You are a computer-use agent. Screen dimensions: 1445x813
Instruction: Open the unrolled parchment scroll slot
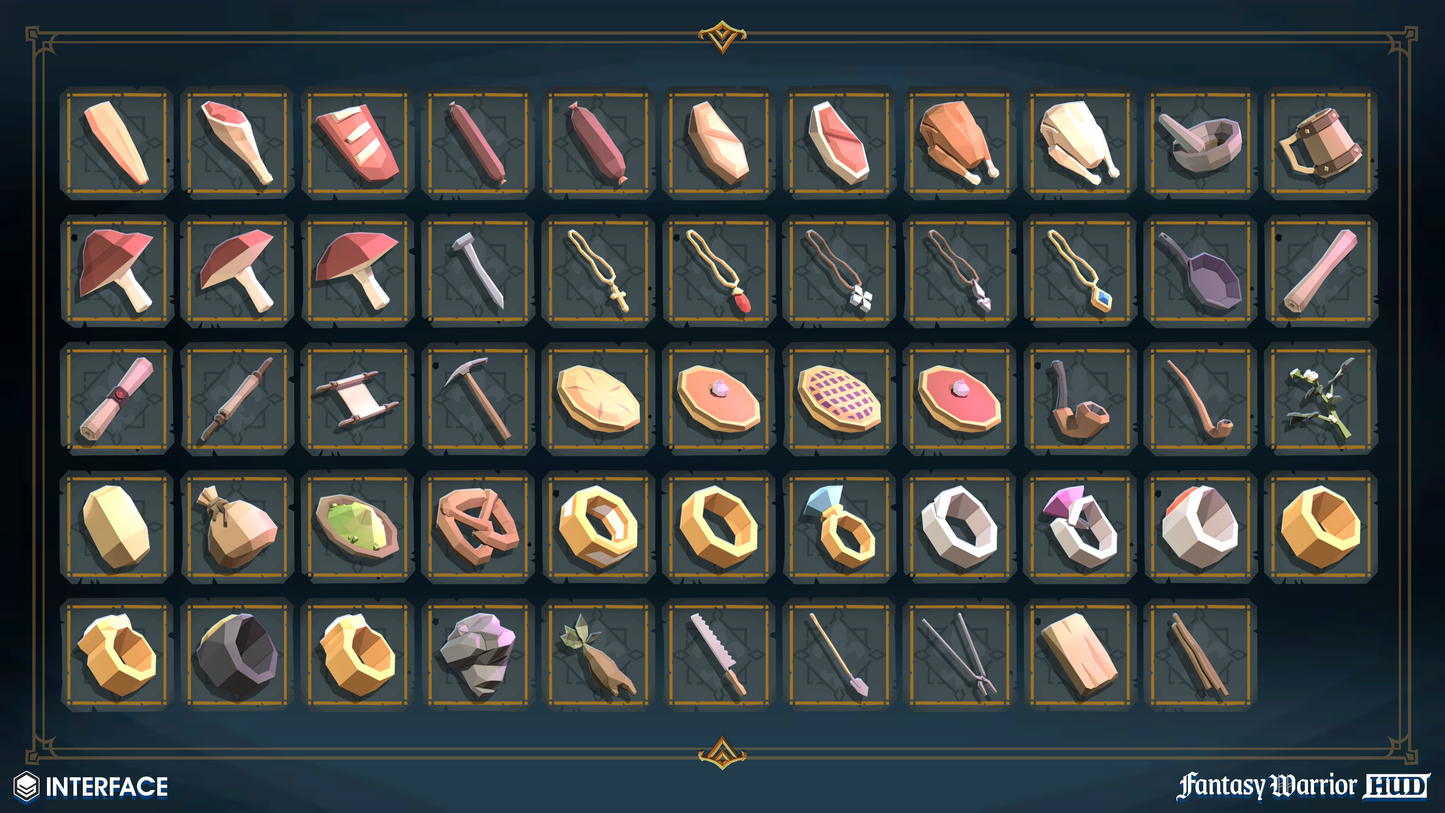point(356,399)
